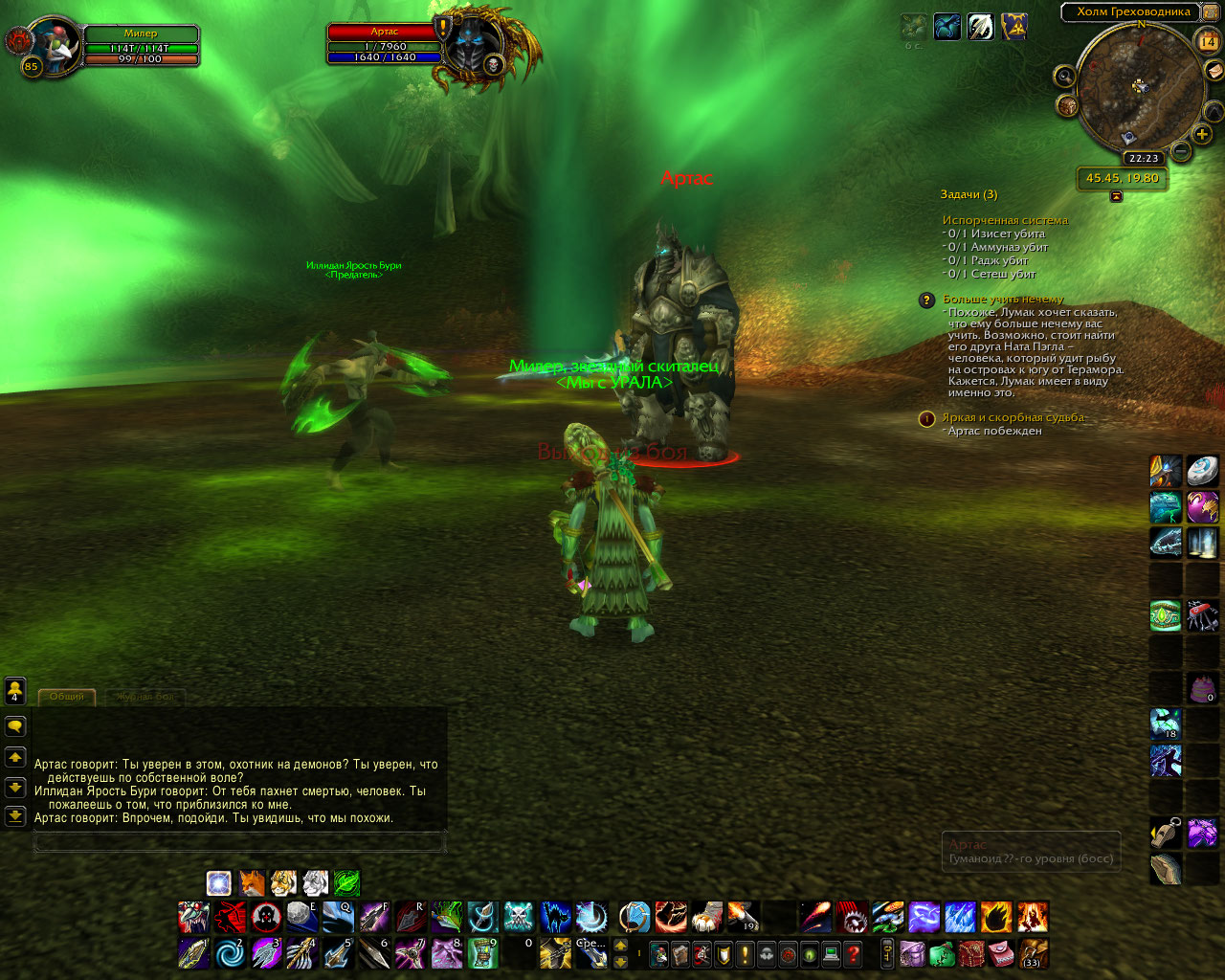Open the chat speech bubble menu
1225x980 pixels.
(x=15, y=726)
